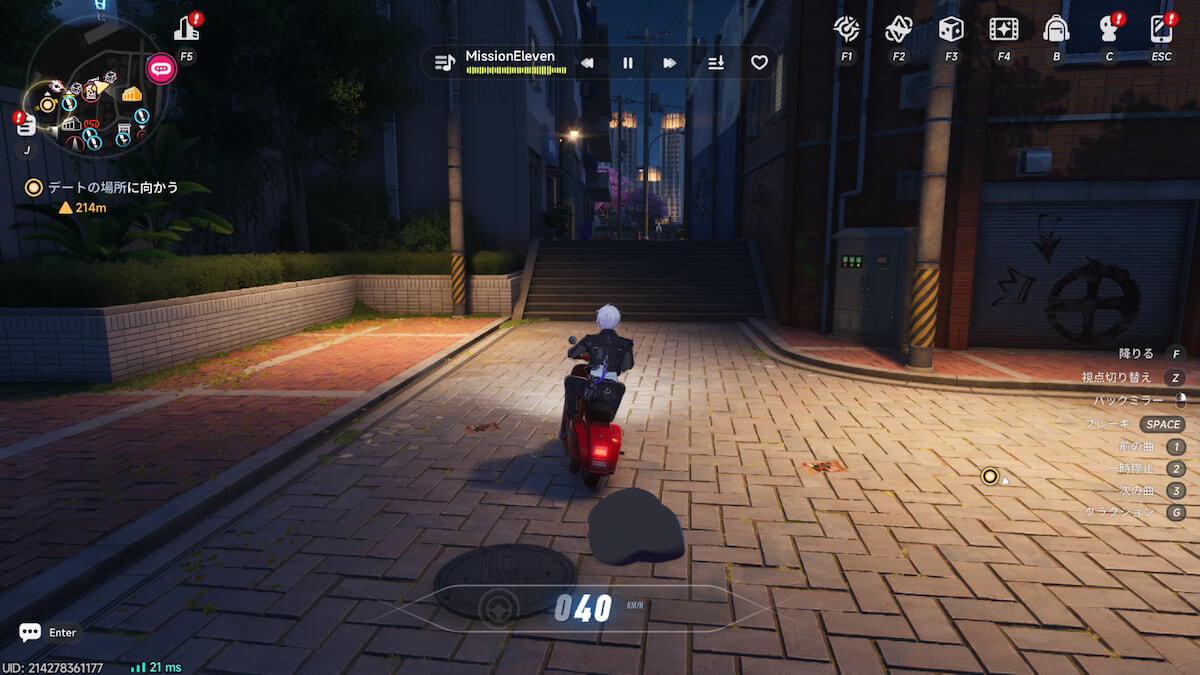Open the compass target menu icon
Image resolution: width=1200 pixels, height=675 pixels.
pos(847,29)
